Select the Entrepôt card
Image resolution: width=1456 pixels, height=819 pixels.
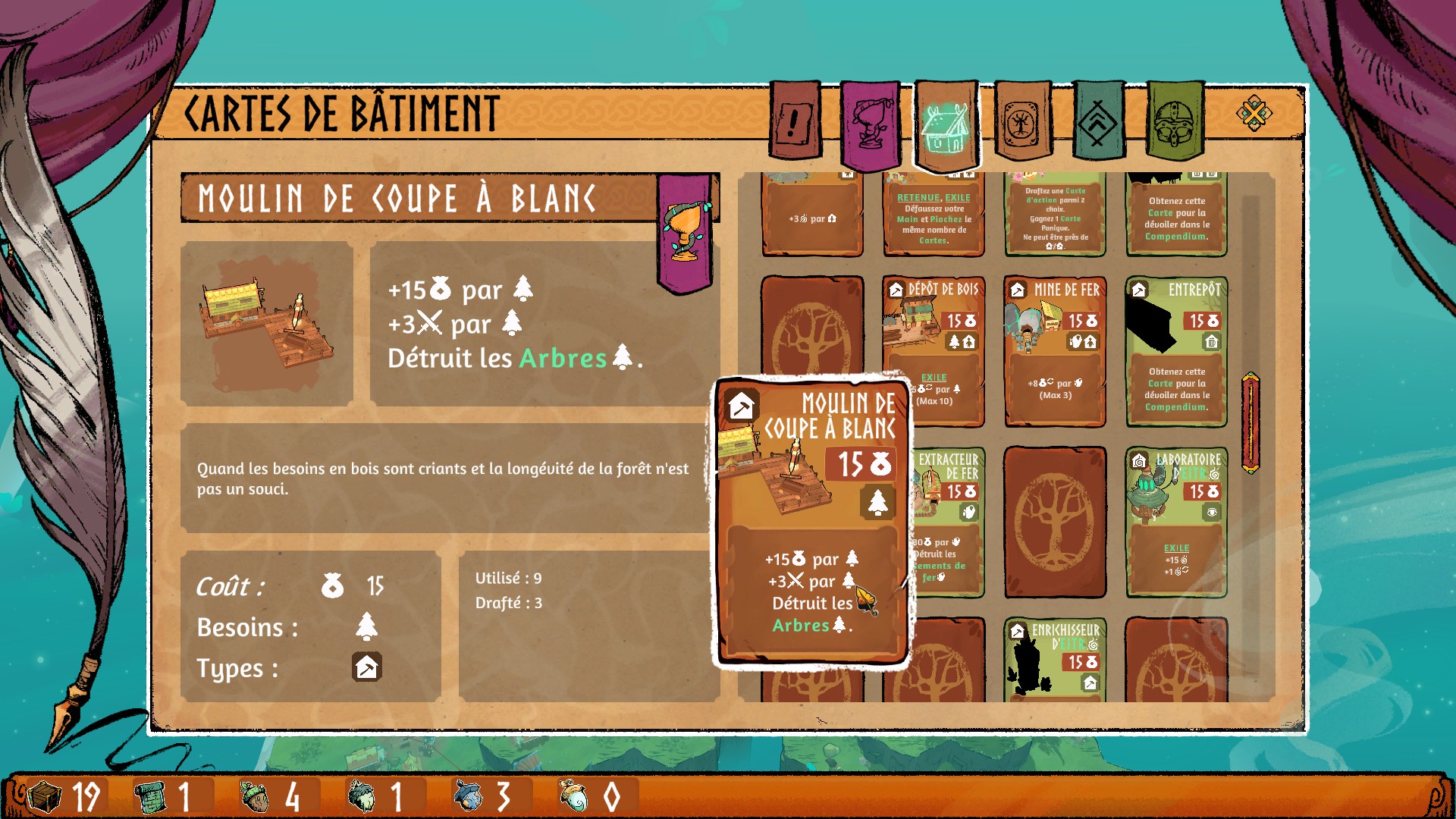click(x=1176, y=349)
